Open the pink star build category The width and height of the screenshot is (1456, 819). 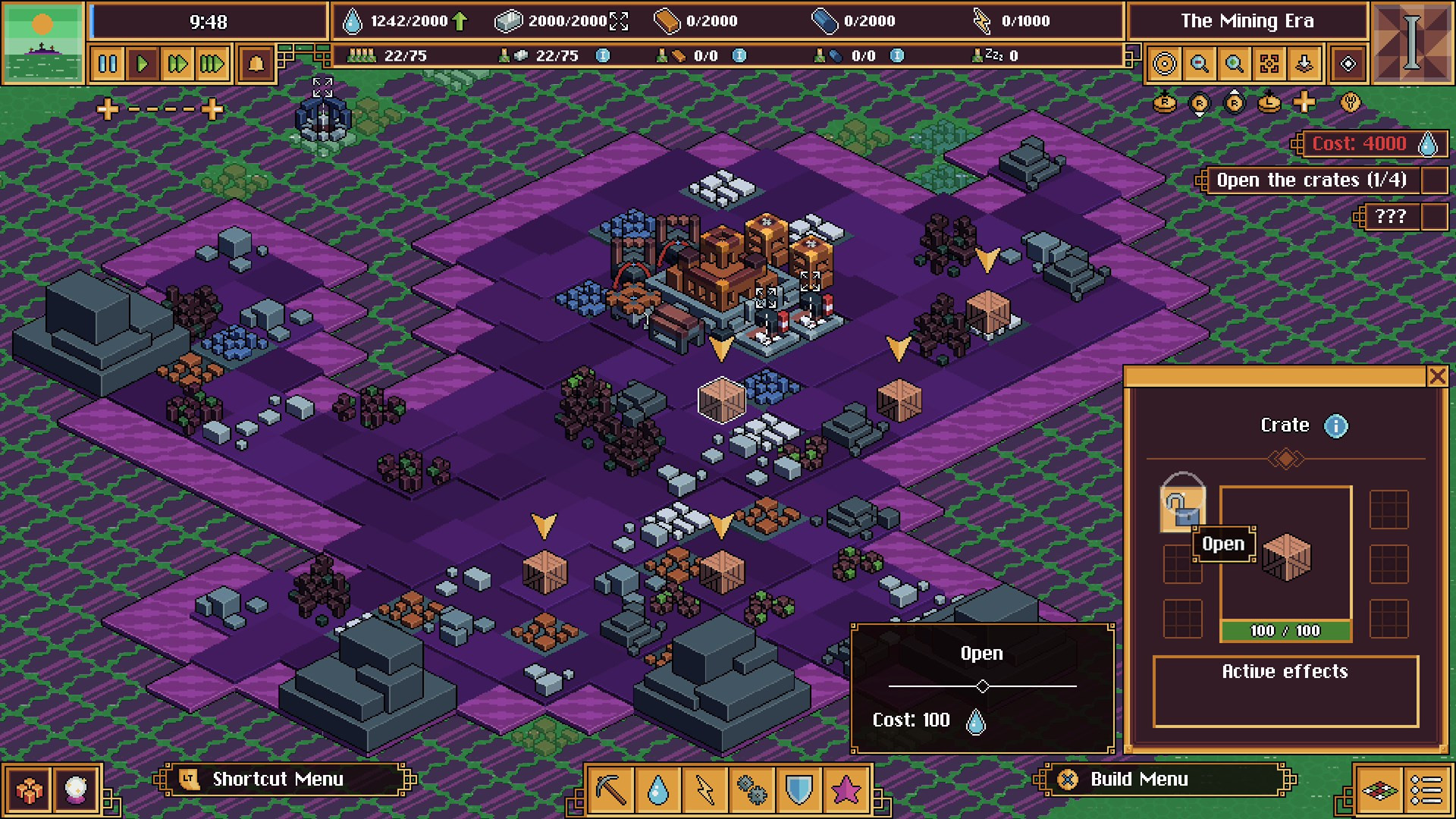pos(846,790)
